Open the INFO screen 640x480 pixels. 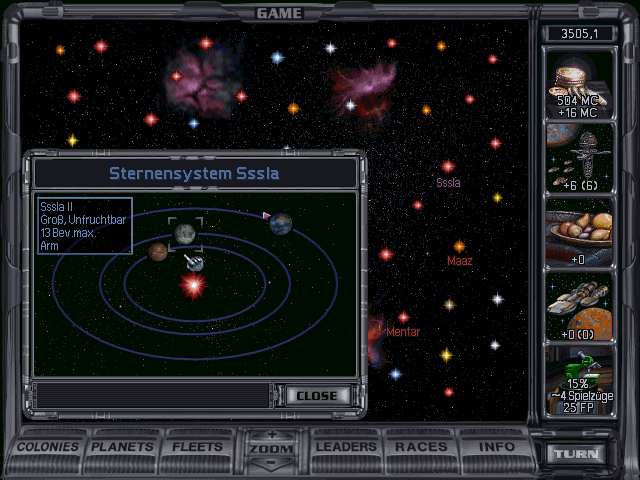[x=497, y=446]
